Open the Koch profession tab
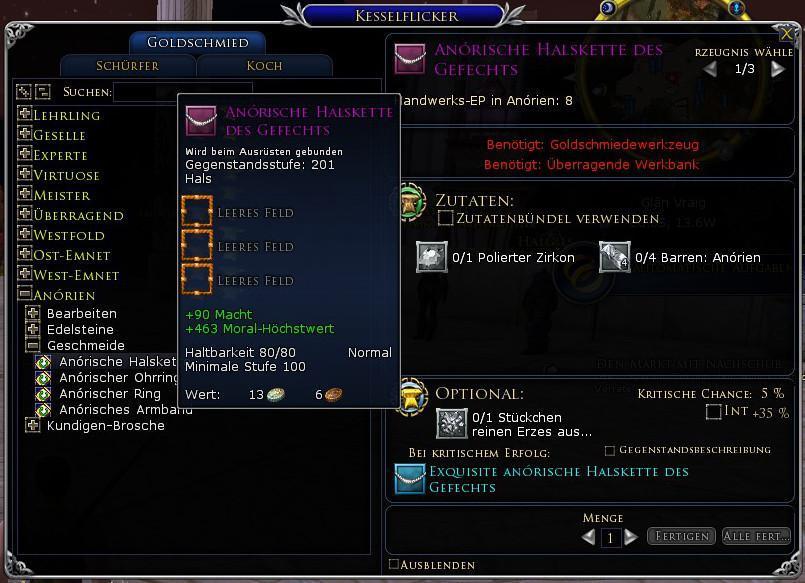The image size is (805, 583). pyautogui.click(x=264, y=66)
